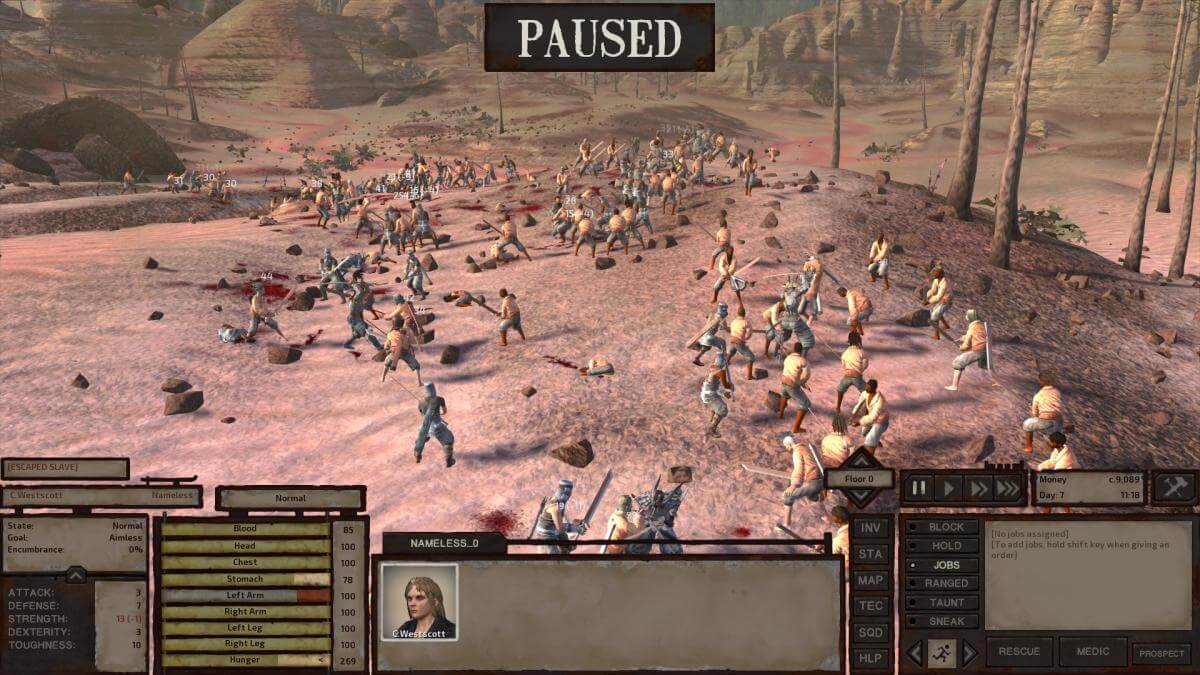Viewport: 1200px width, 675px height.
Task: Toggle the BLOCK stance option
Action: [x=939, y=527]
